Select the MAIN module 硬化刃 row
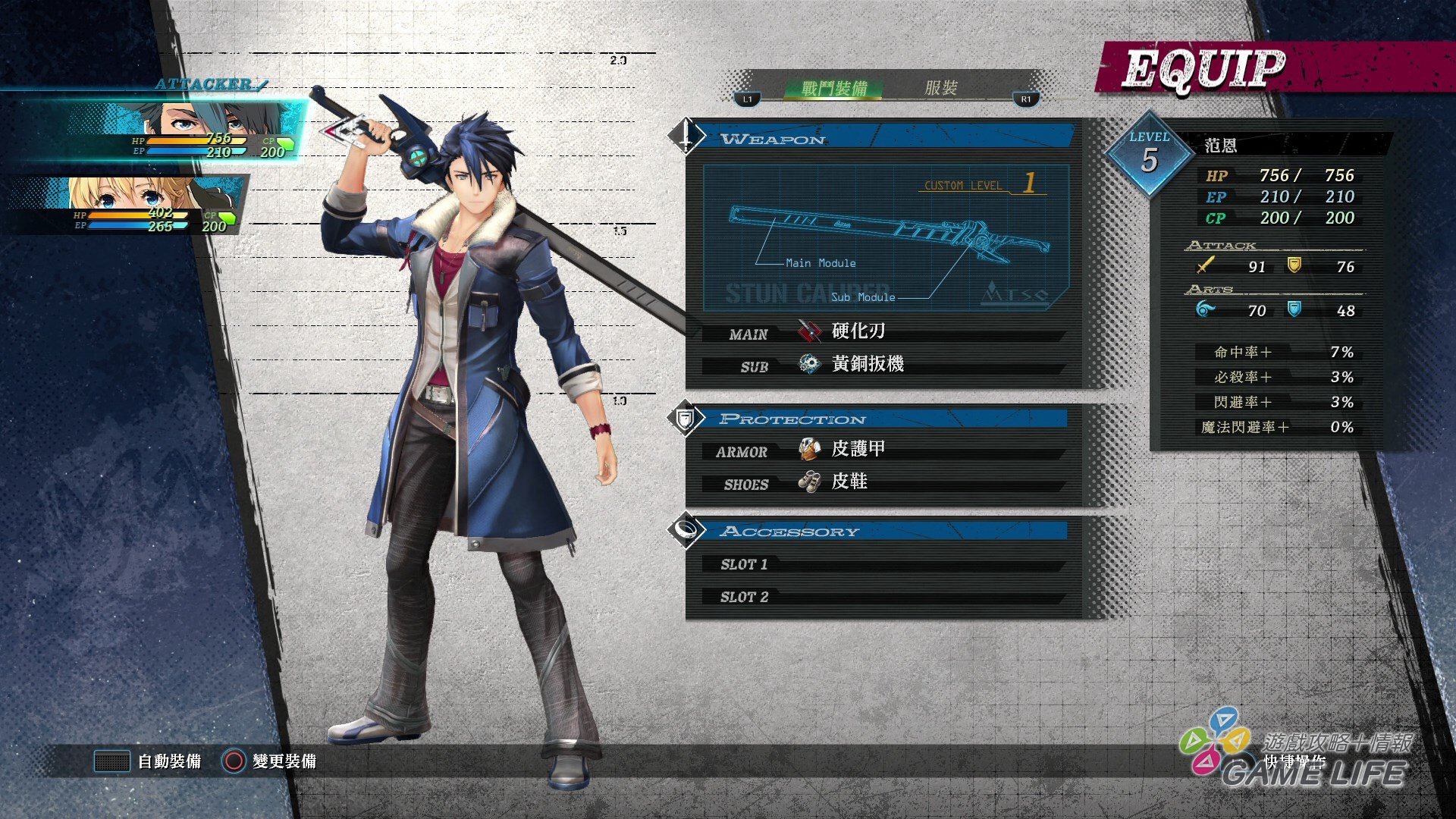1456x819 pixels. 883,332
